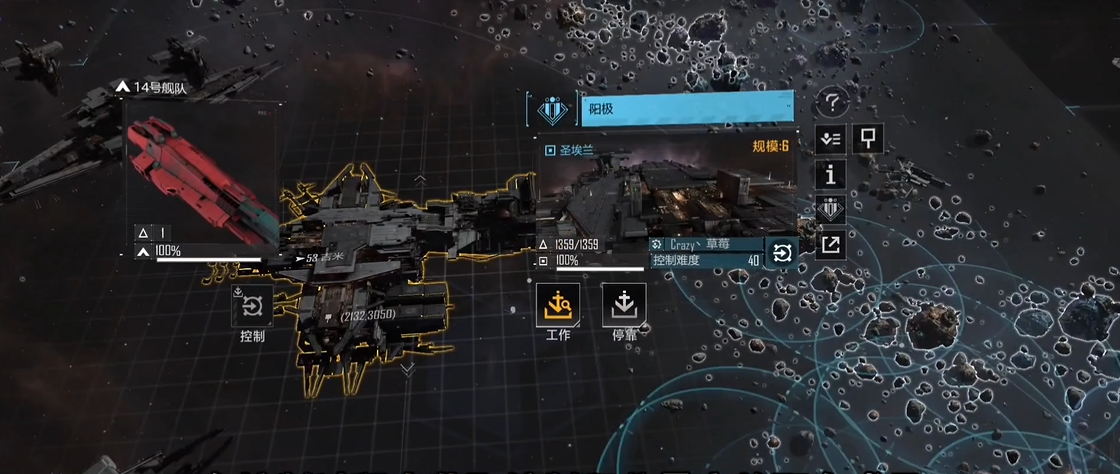The width and height of the screenshot is (1120, 474).
Task: Click the upward chevron above the station
Action: point(421,181)
